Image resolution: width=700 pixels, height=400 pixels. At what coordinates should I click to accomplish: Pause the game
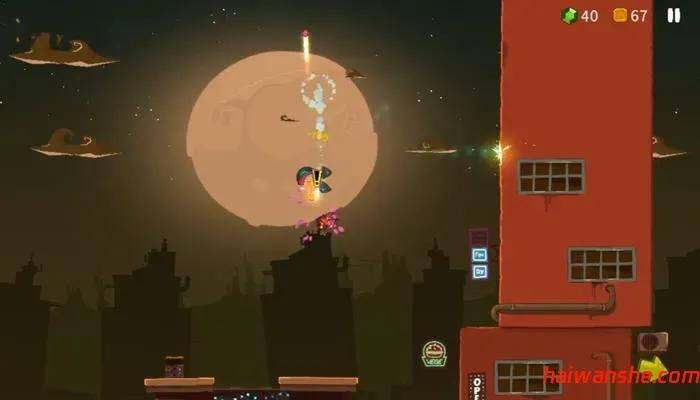[673, 15]
